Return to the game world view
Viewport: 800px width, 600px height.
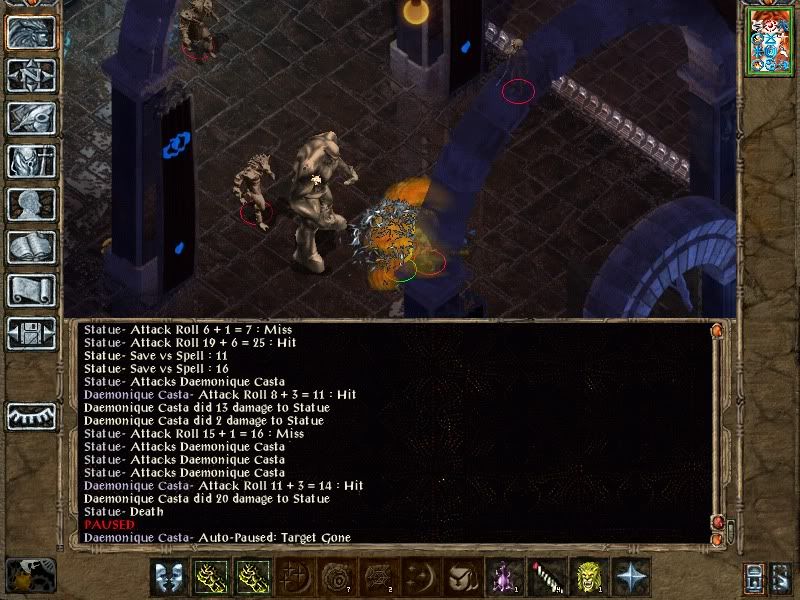[31, 33]
